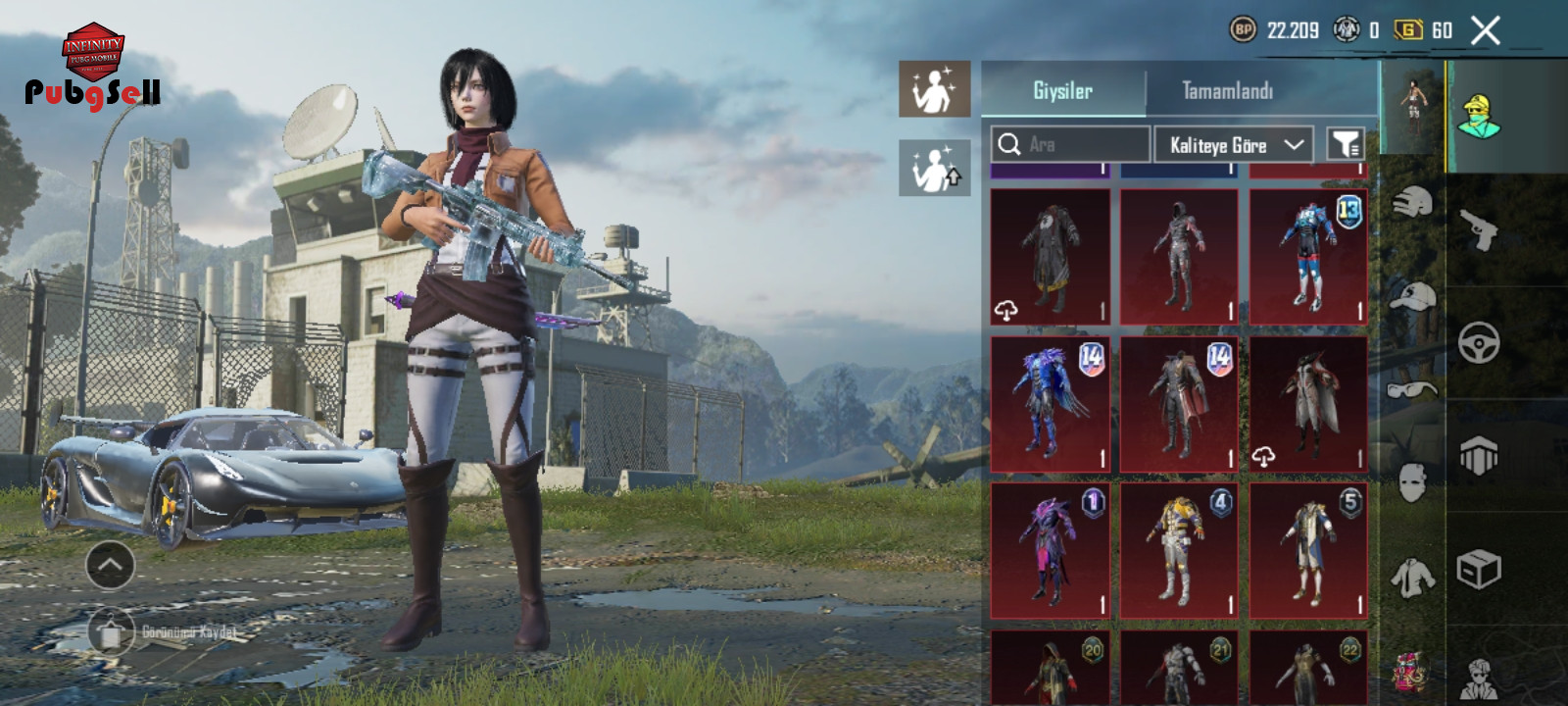Choose the blue and red racing suit numbered 13
The width and height of the screenshot is (1568, 706).
(x=1308, y=257)
